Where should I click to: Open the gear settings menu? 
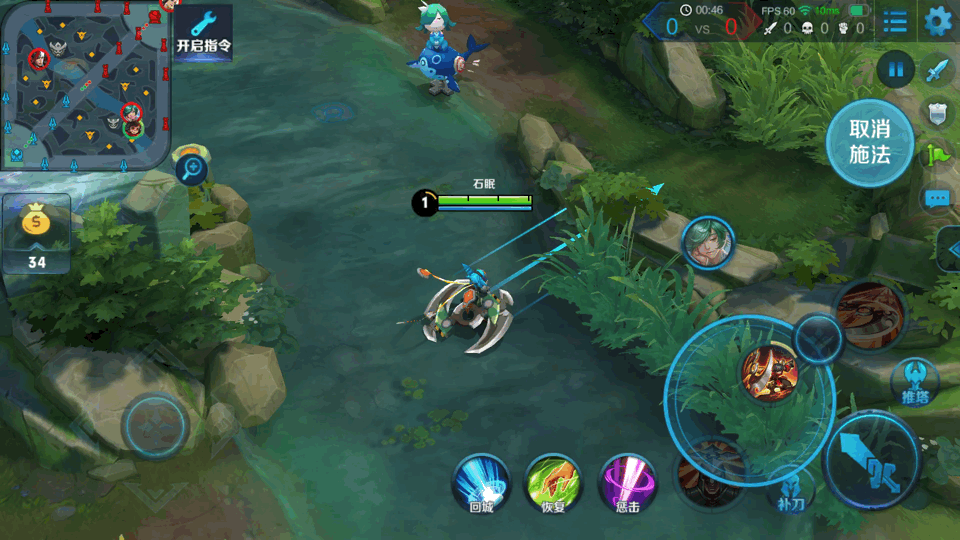[938, 21]
